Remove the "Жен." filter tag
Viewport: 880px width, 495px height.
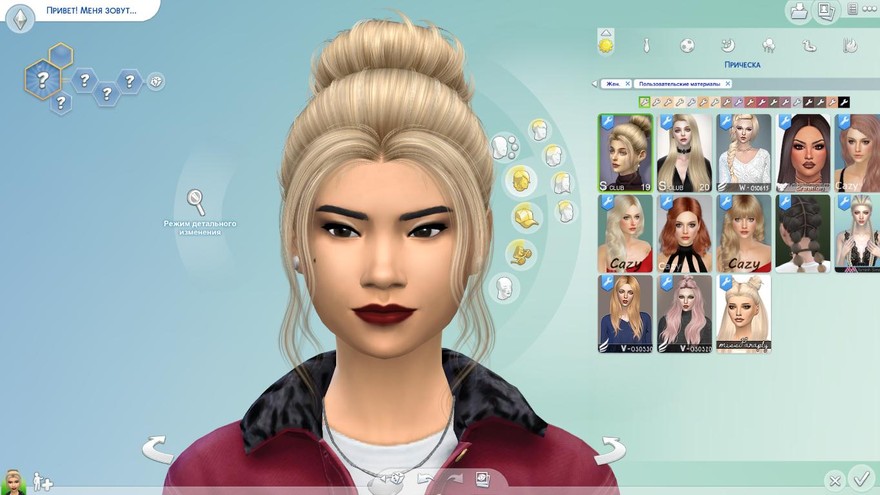(x=626, y=84)
